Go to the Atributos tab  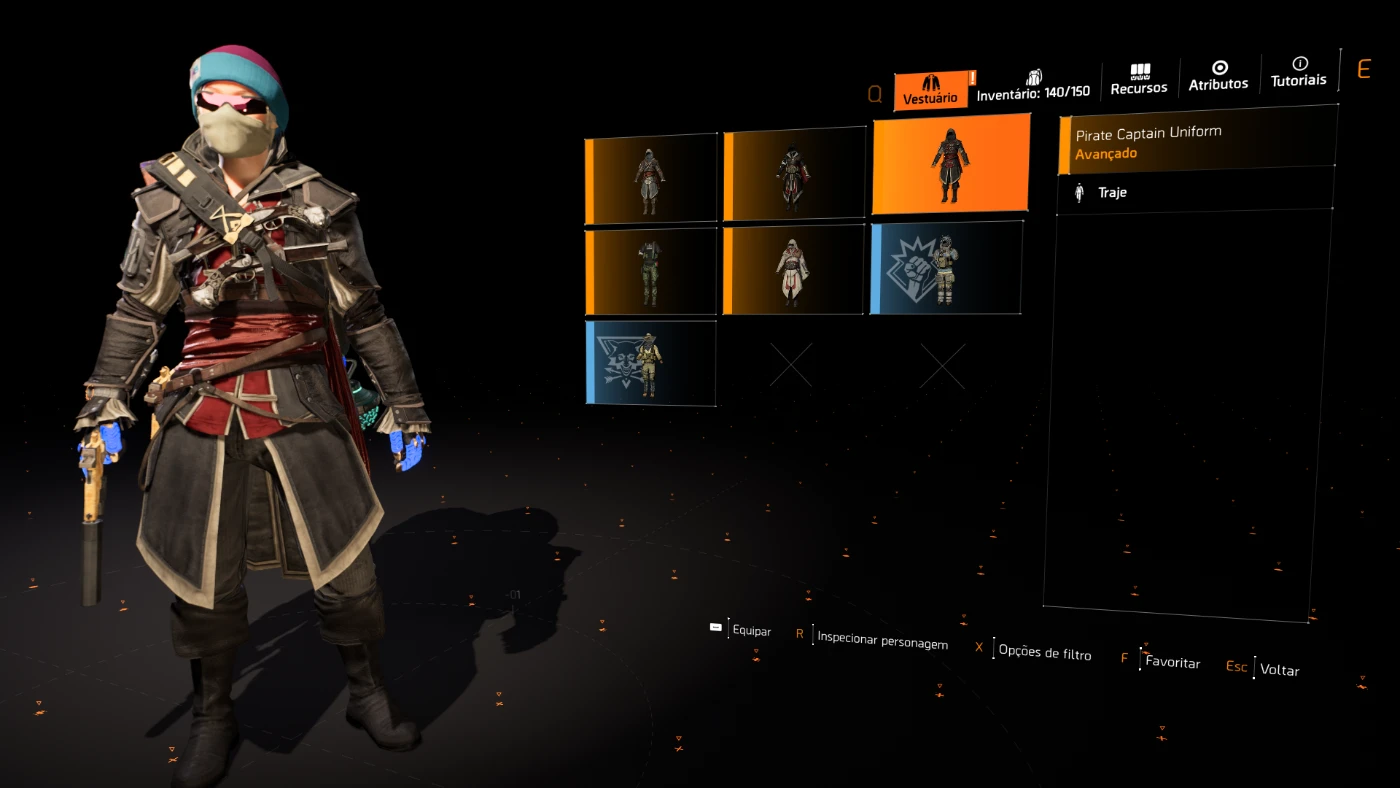pyautogui.click(x=1218, y=77)
